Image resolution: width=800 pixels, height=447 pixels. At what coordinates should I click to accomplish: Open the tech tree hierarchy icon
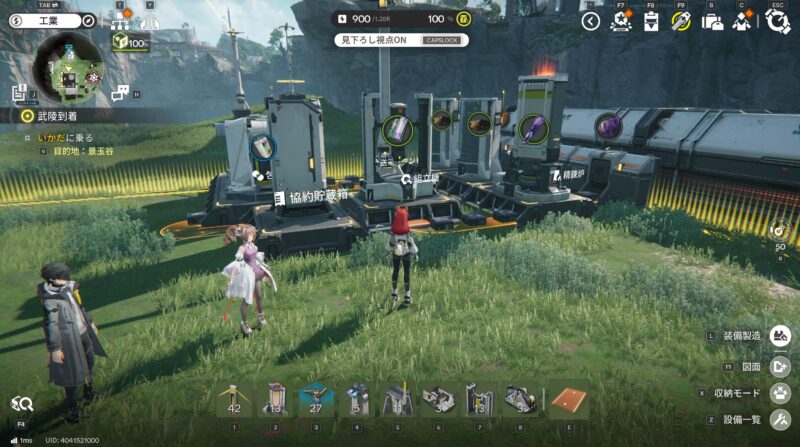[x=122, y=21]
